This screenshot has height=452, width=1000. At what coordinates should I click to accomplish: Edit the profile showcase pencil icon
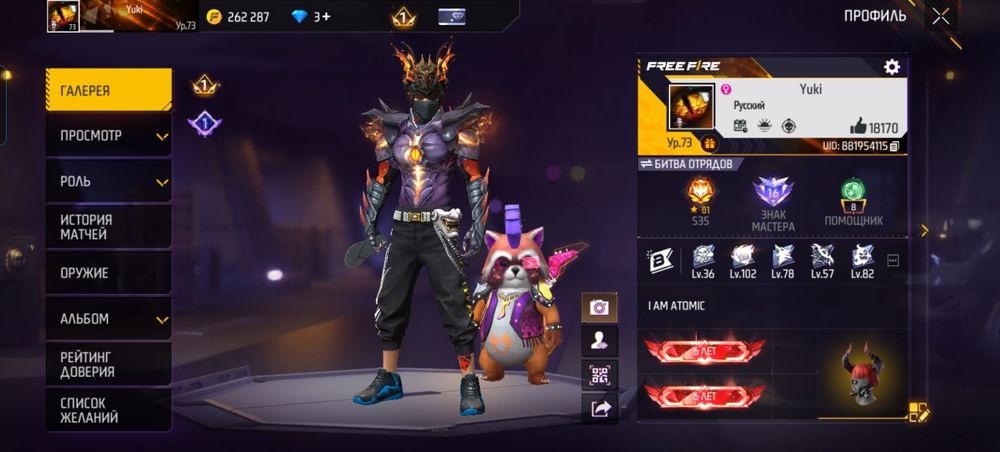click(x=918, y=411)
